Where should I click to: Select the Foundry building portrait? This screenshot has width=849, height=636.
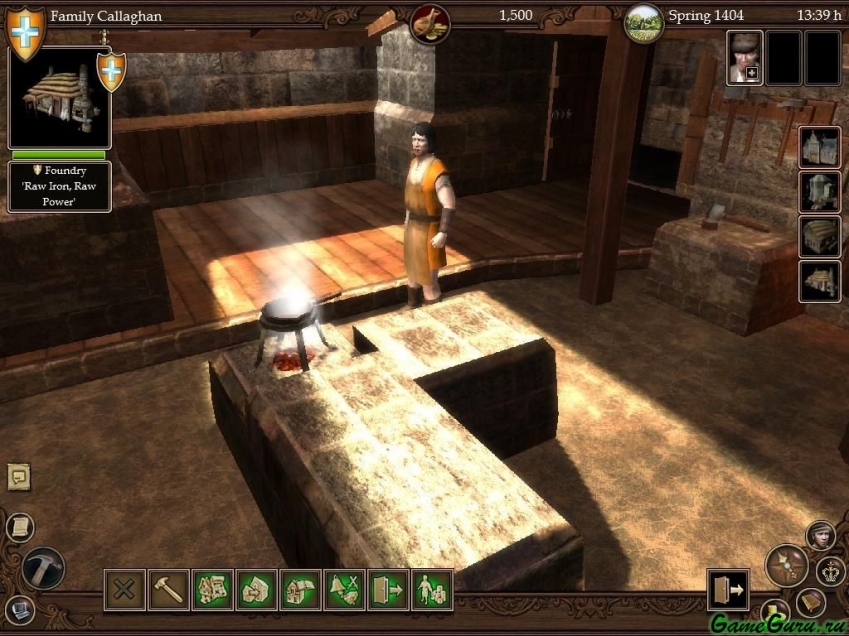59,97
